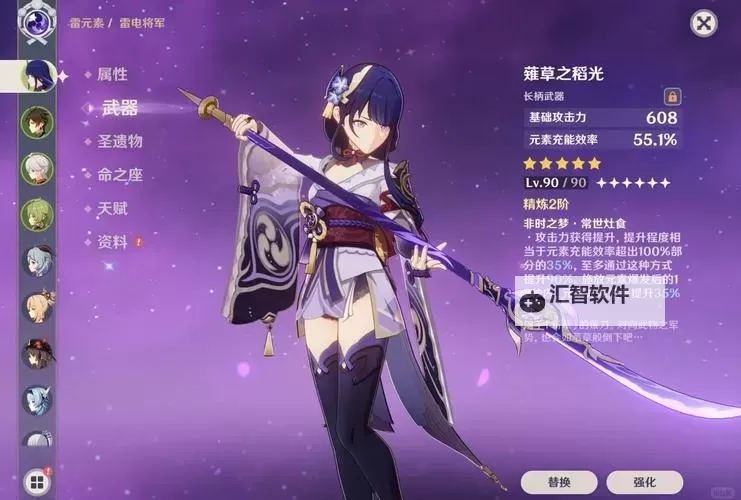Switch to the white-haired Kazuha portrait
Image resolution: width=741 pixels, height=500 pixels.
click(37, 166)
